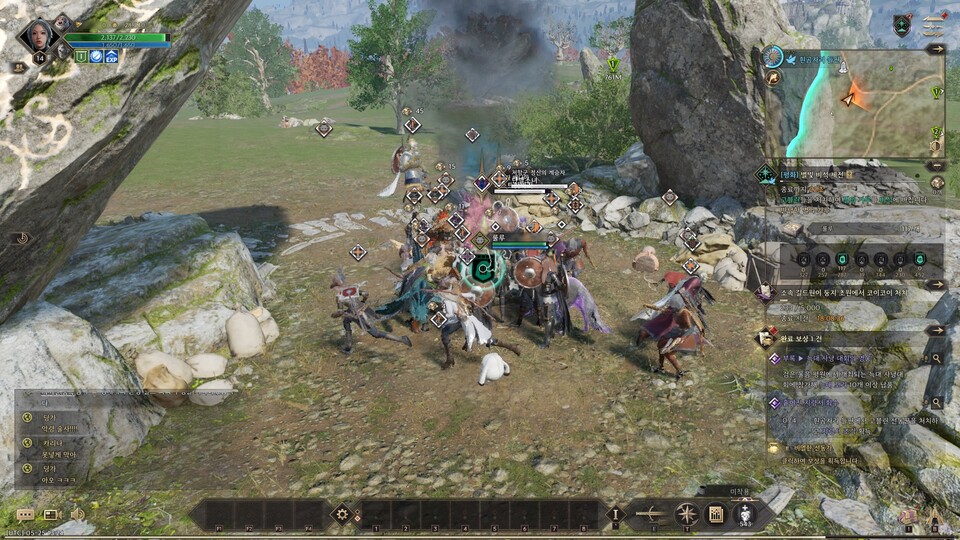Click the green shield guild emblem
This screenshot has height=540, width=960.
coord(902,27)
